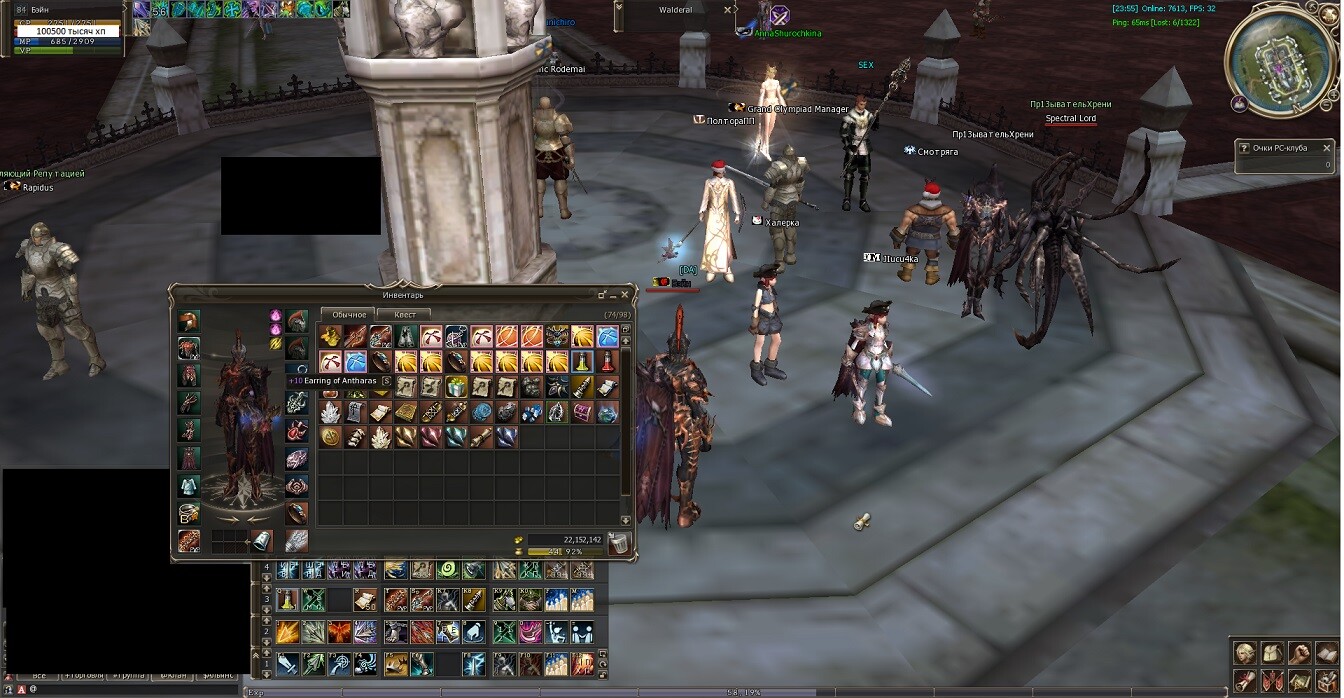Click the trash can in the inventory
This screenshot has height=698, width=1344.
619,543
